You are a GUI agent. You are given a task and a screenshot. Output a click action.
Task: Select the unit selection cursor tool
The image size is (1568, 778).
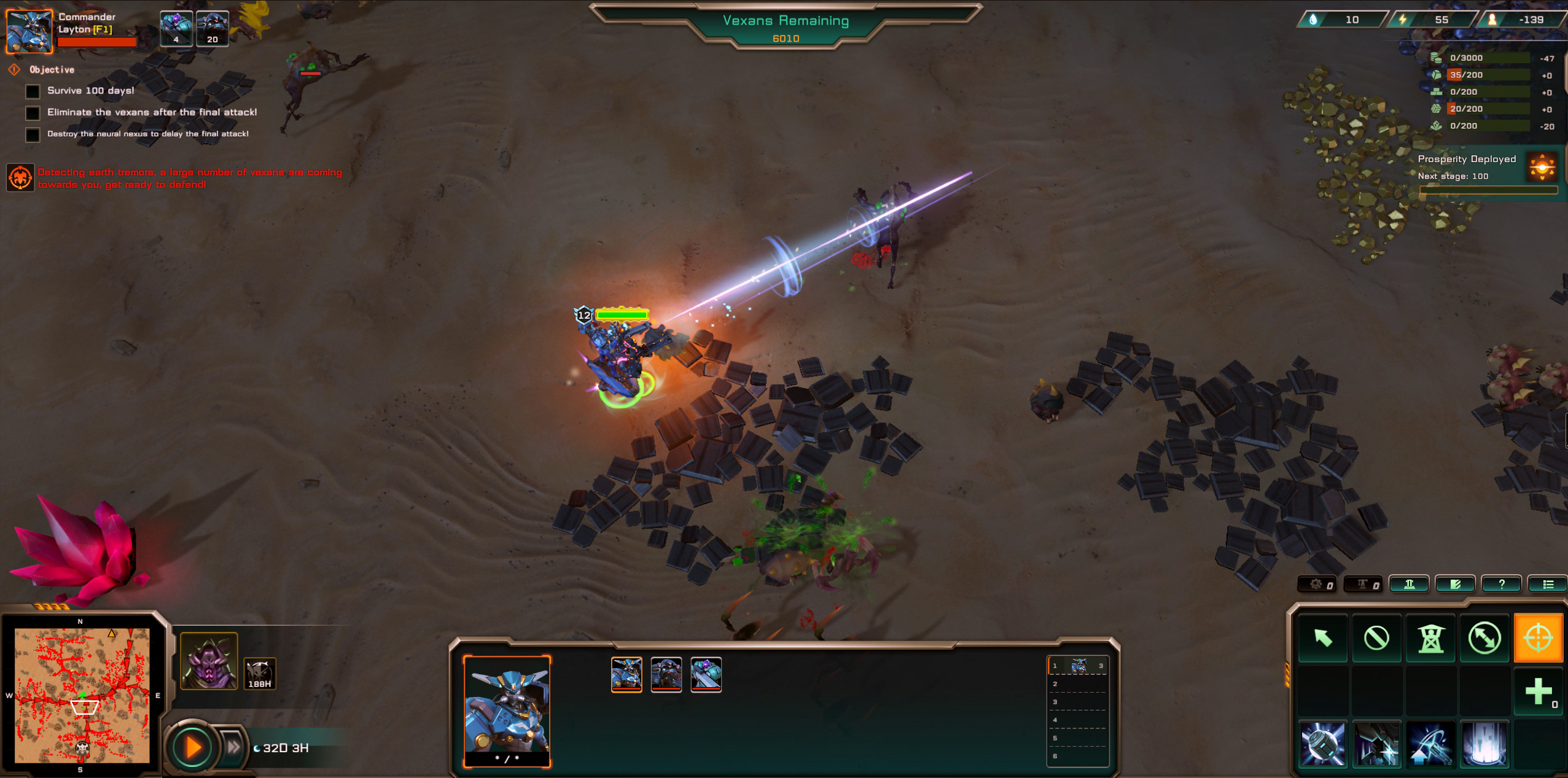1324,638
